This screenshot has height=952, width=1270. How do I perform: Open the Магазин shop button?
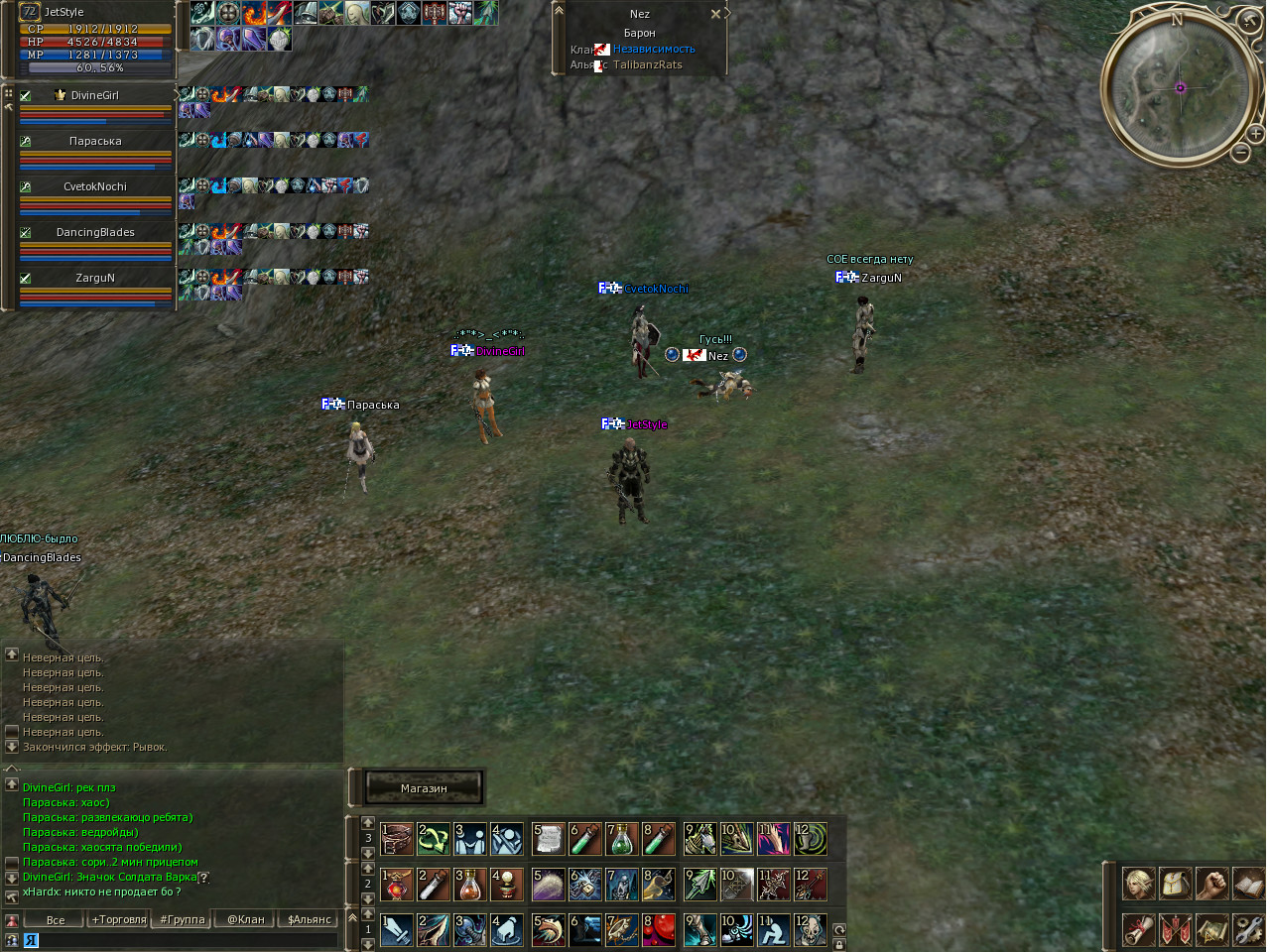(x=424, y=788)
